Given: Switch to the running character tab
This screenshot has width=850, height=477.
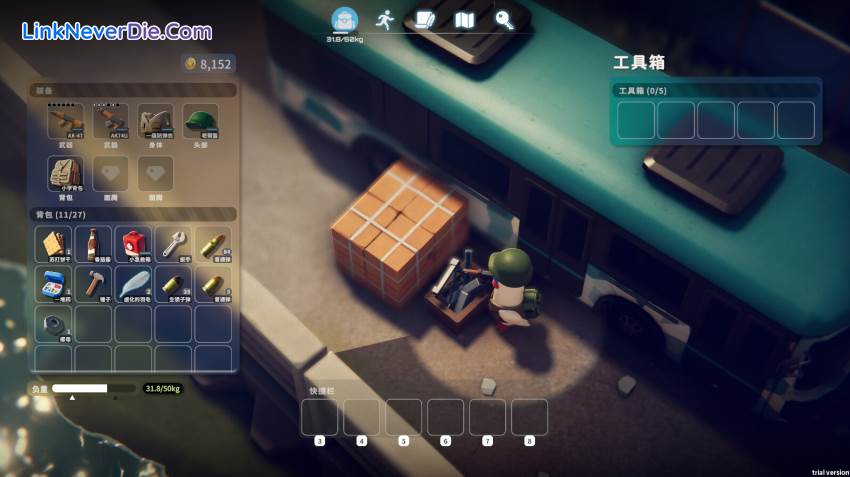Looking at the screenshot, I should [384, 19].
